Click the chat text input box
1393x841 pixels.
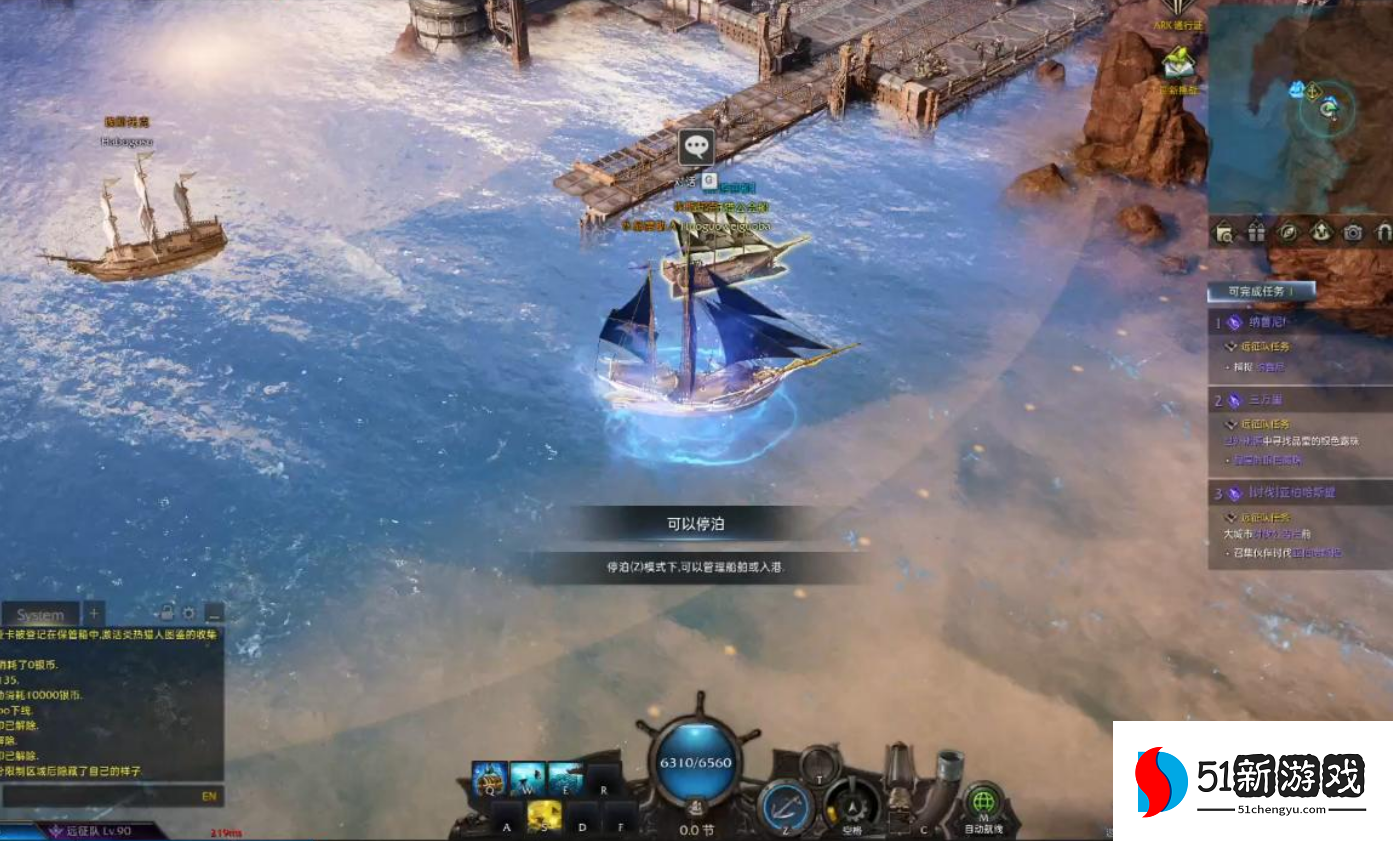coord(100,796)
